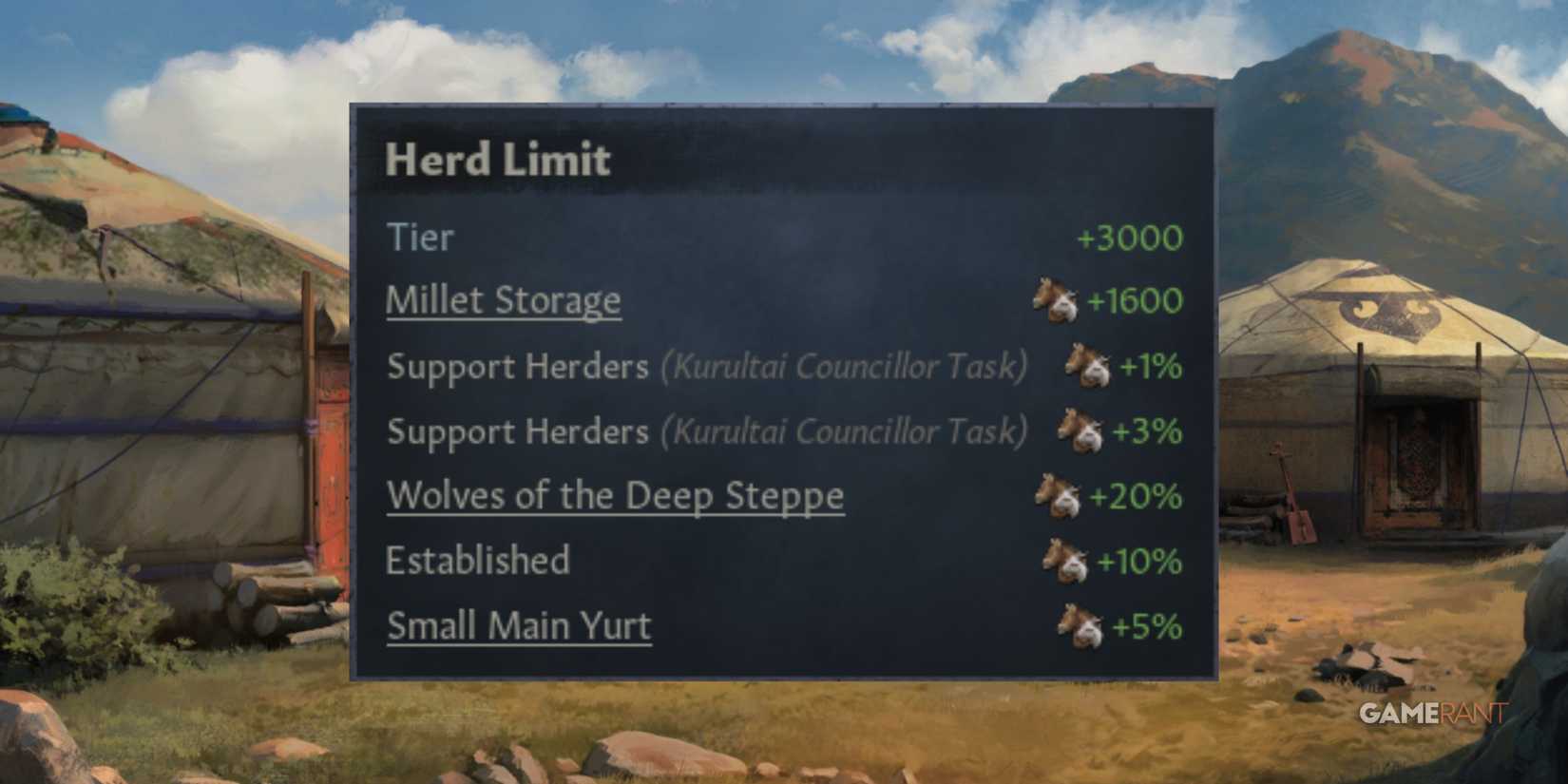Viewport: 1568px width, 784px height.
Task: Click the herd icon showing the +1600 bonus
Action: click(1055, 301)
